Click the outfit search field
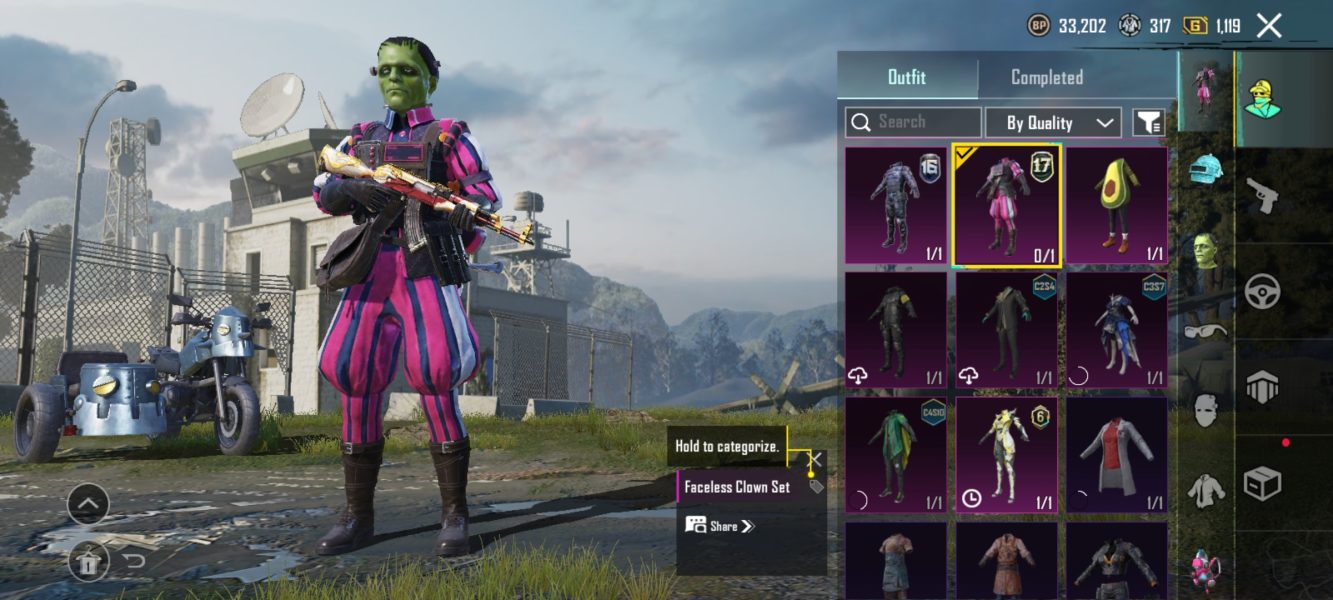This screenshot has height=600, width=1333. 913,122
